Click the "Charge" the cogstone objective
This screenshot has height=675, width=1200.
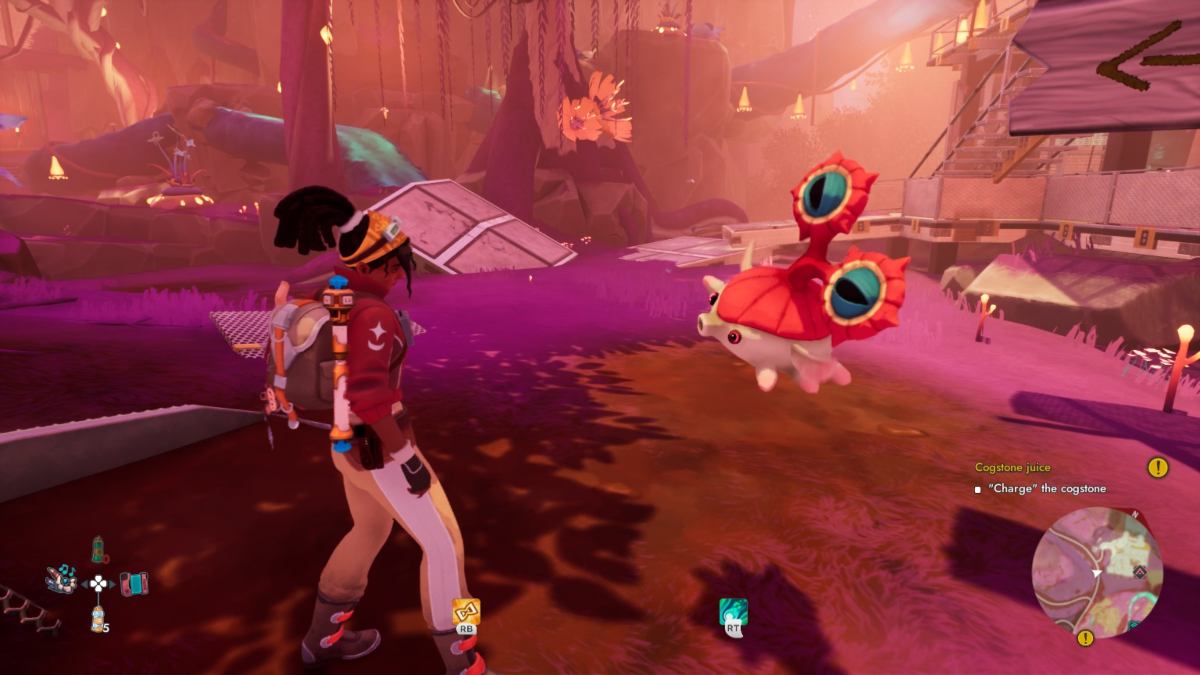tap(1046, 489)
